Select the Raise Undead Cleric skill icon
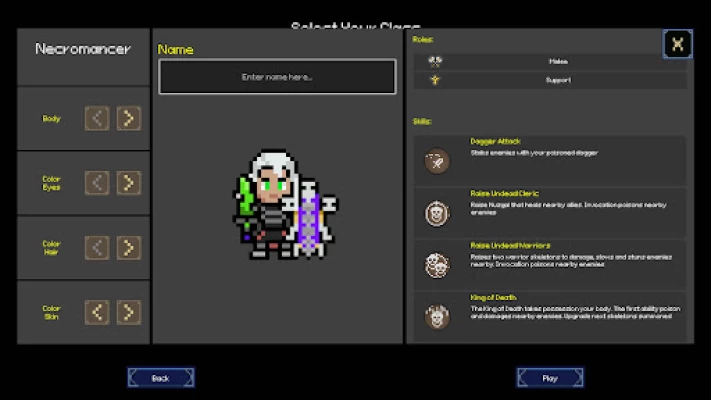Viewport: 711px width, 400px height. 436,212
